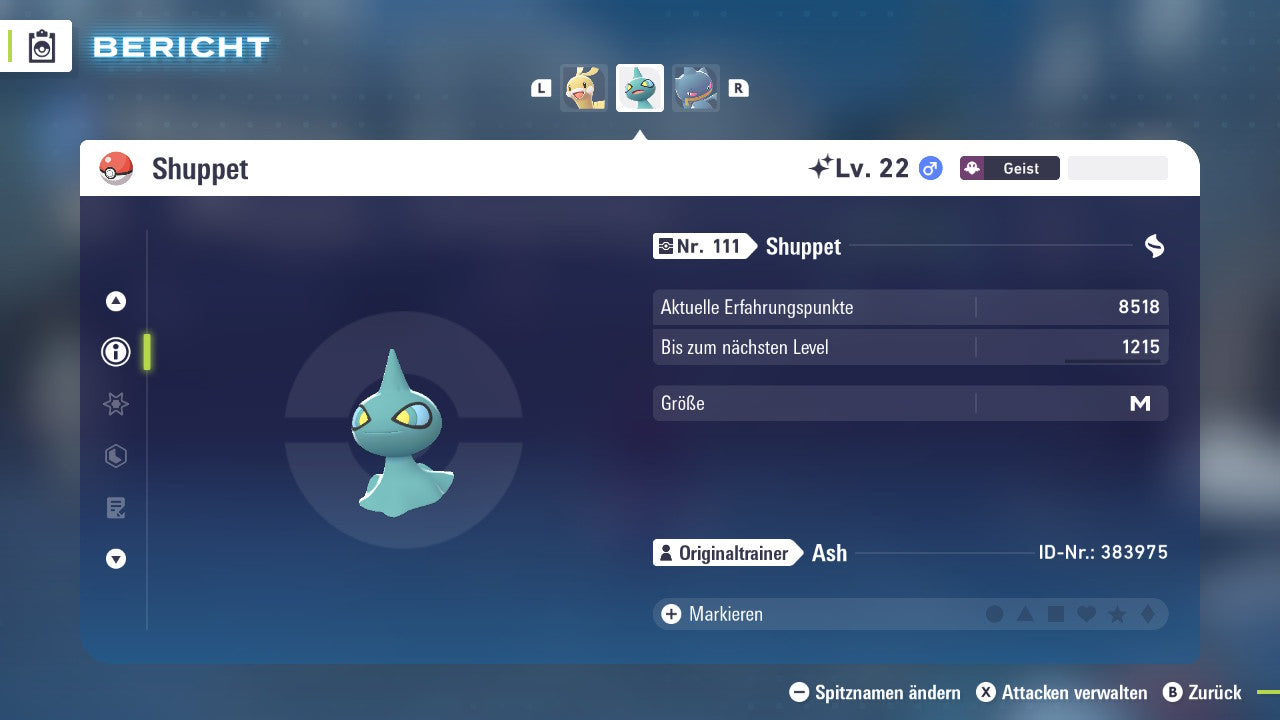Viewport: 1280px width, 720px height.
Task: Open the memo notes page icon
Action: (x=115, y=508)
